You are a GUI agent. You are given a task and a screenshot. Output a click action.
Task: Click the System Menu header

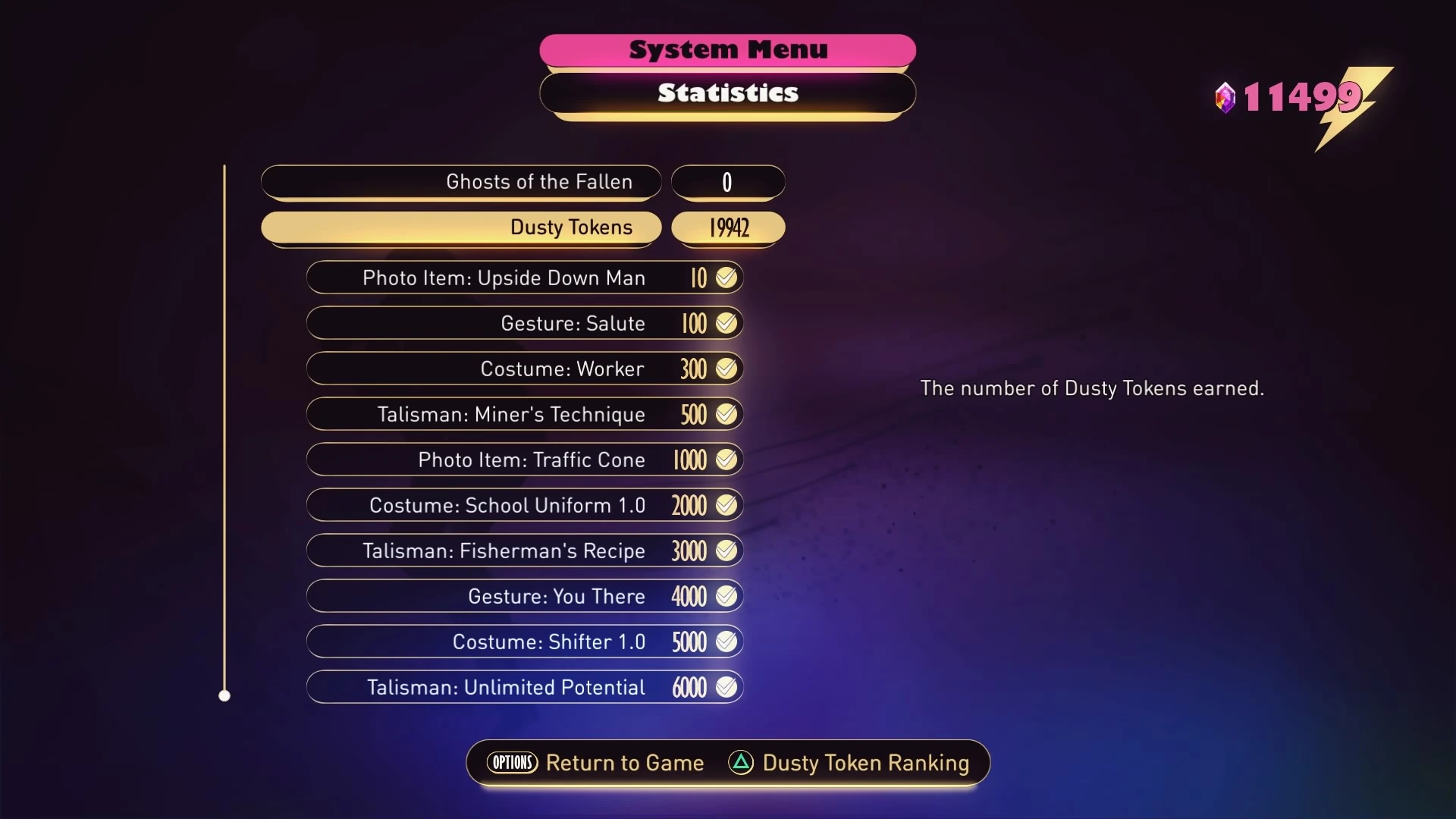click(x=726, y=49)
